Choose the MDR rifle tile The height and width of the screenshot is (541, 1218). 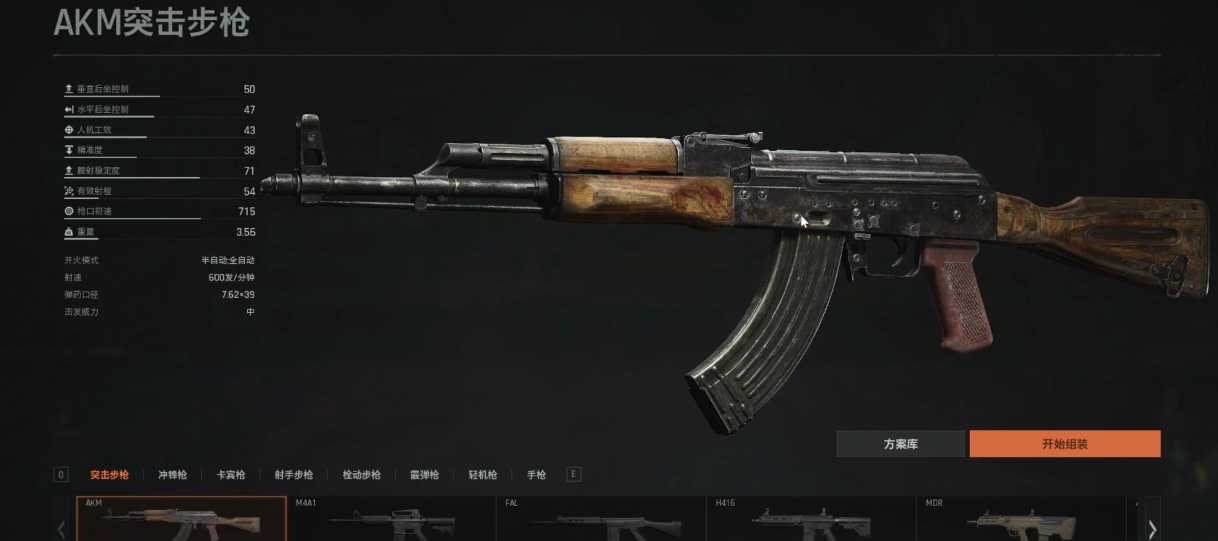pyautogui.click(x=1021, y=520)
